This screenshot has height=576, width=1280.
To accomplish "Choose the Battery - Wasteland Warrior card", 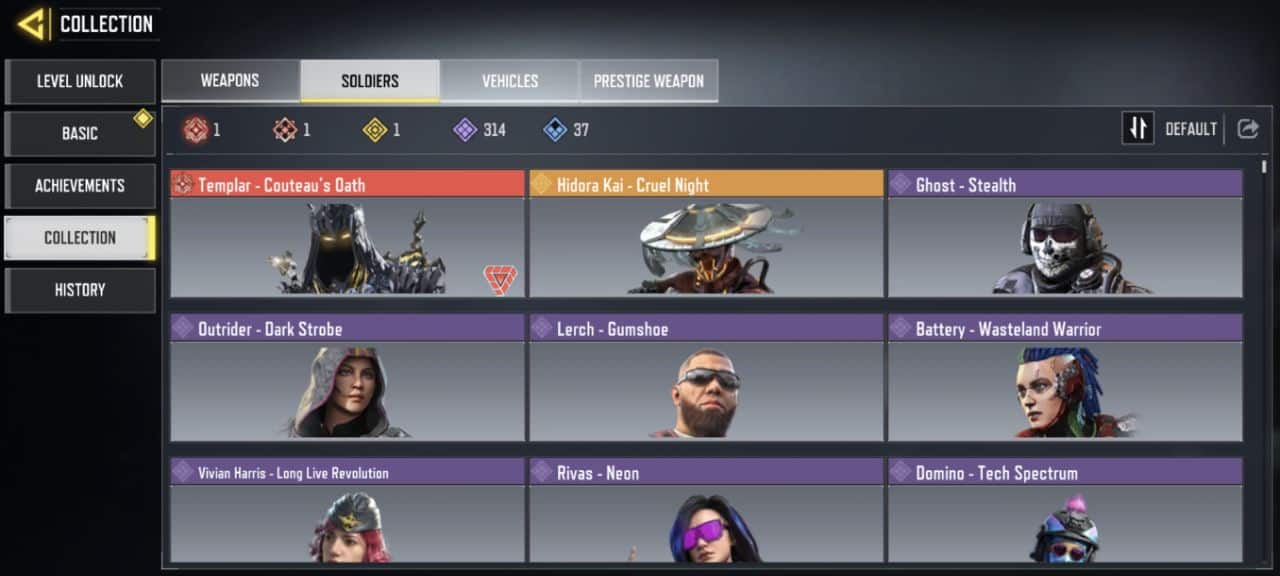I will click(x=1065, y=378).
